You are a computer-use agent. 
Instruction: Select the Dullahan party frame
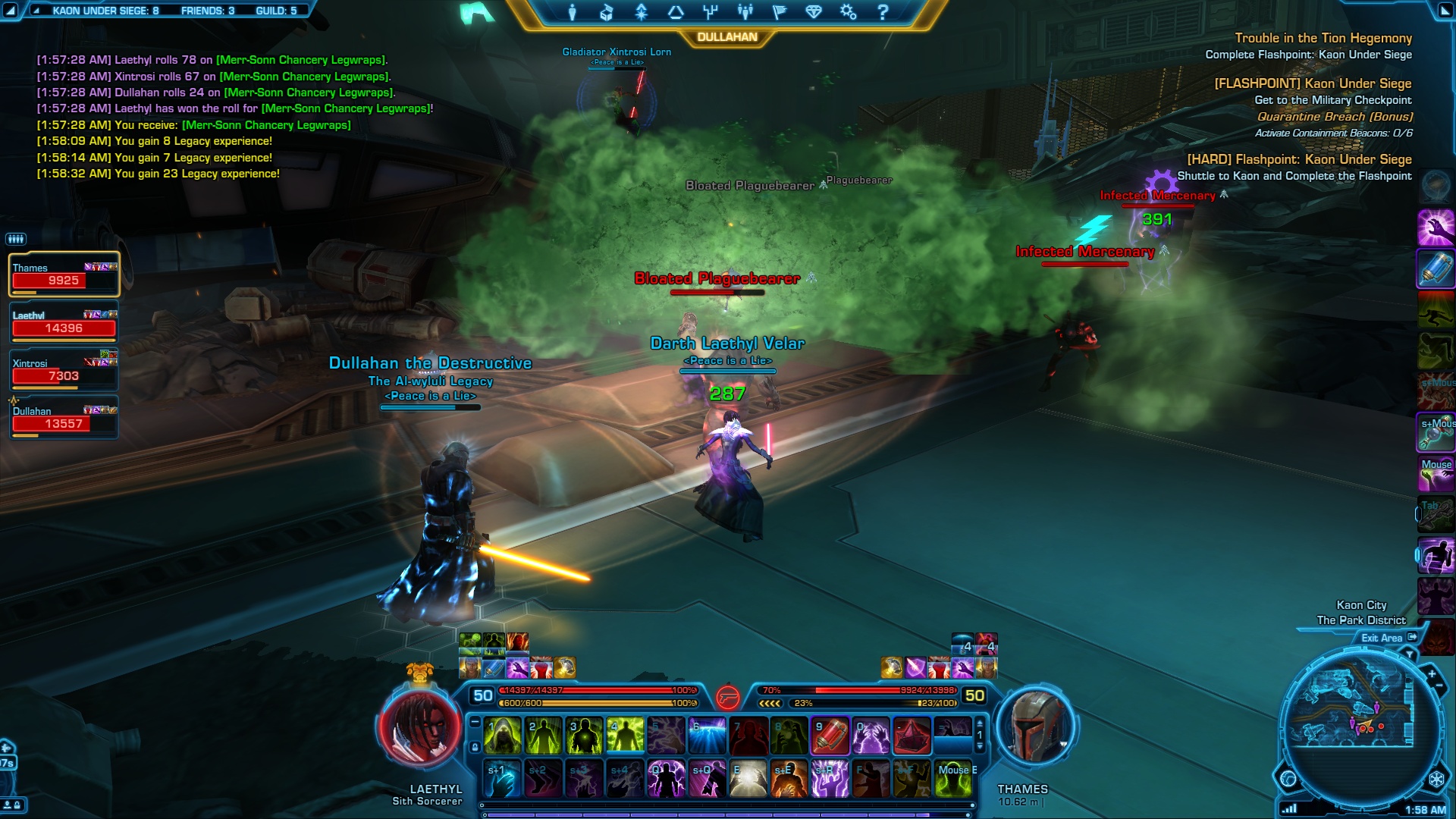(x=64, y=418)
